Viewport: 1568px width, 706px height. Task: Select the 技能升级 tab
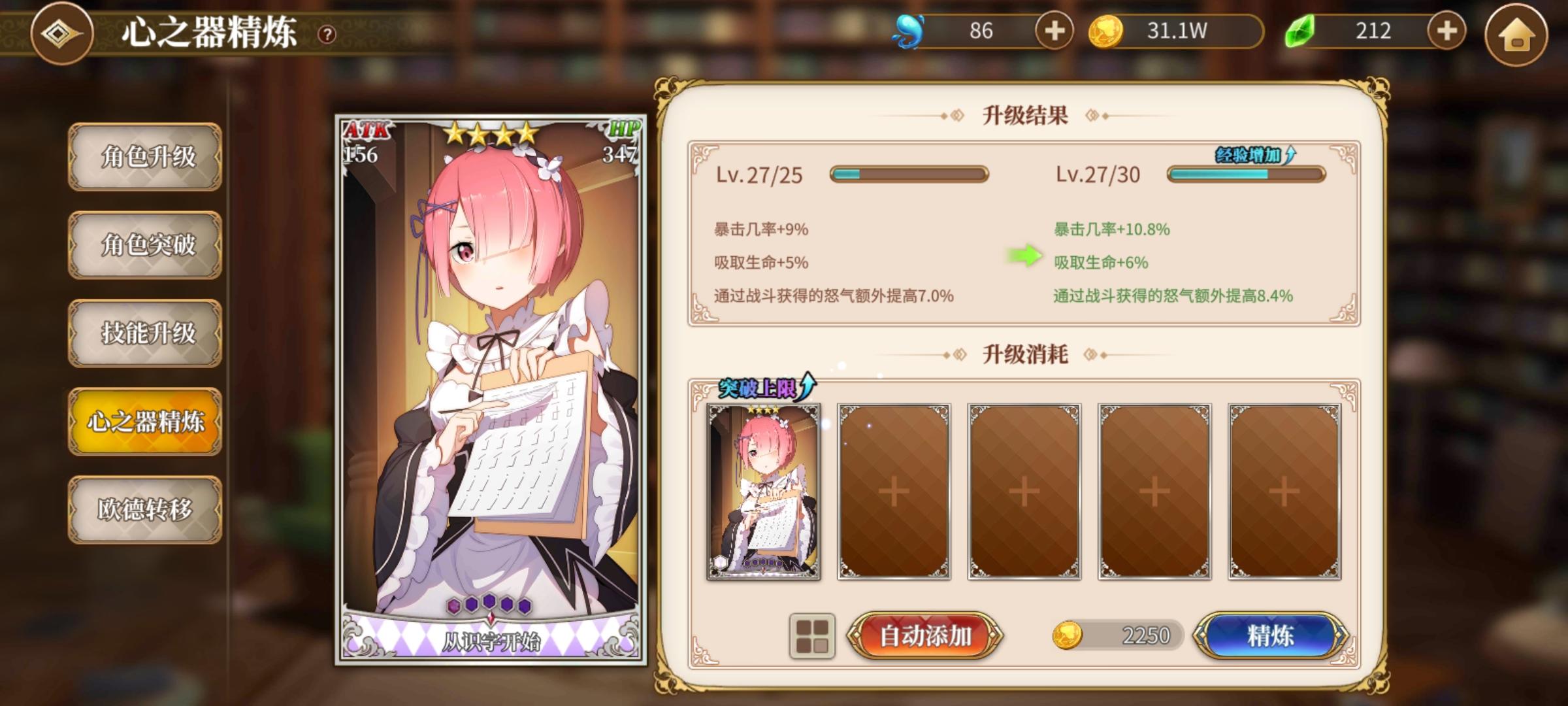pos(144,335)
